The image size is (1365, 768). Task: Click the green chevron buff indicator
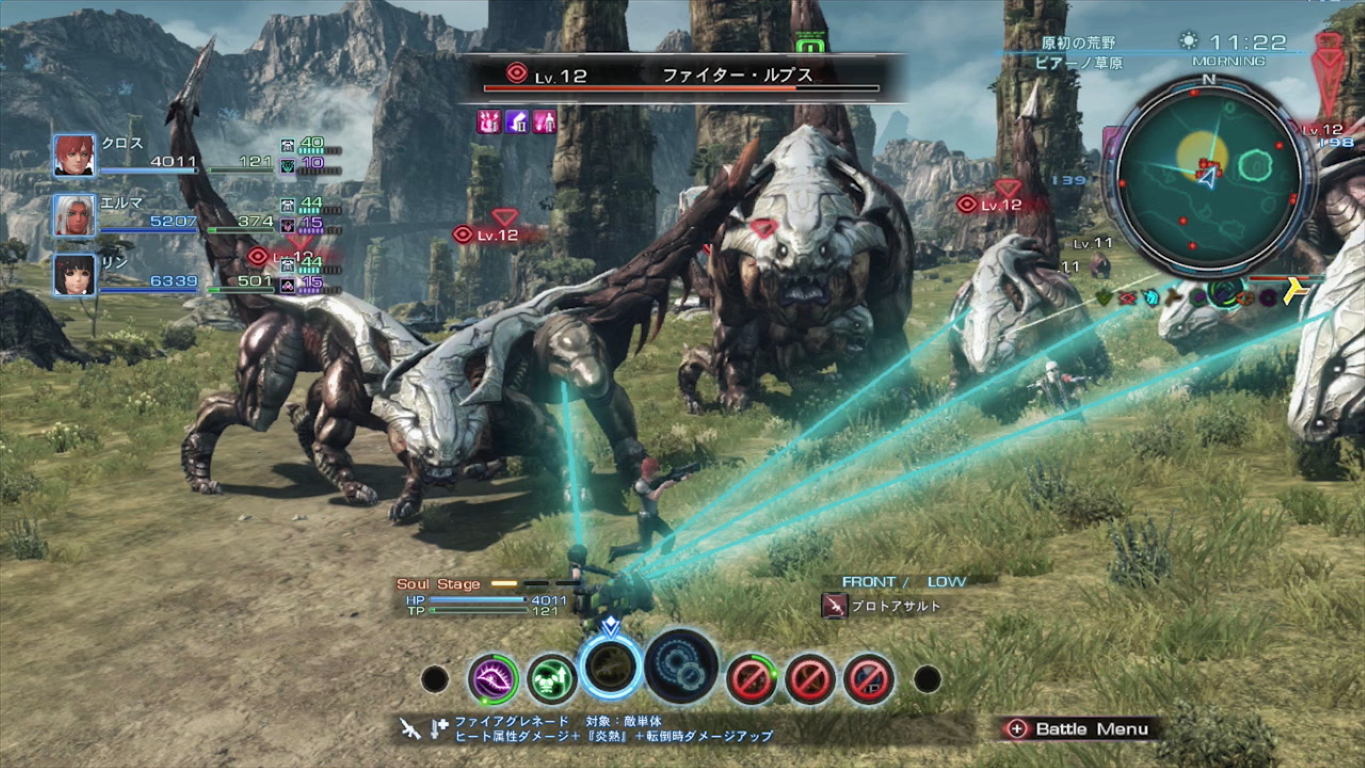[x=1102, y=296]
